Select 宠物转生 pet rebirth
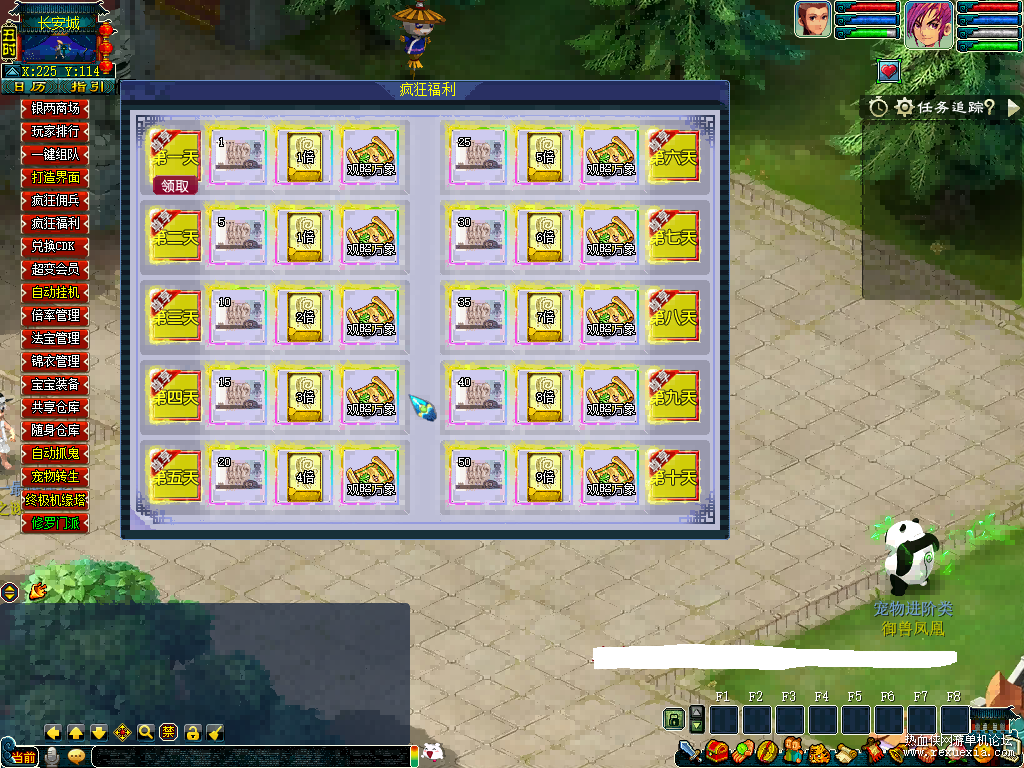1024x768 pixels. tap(55, 477)
